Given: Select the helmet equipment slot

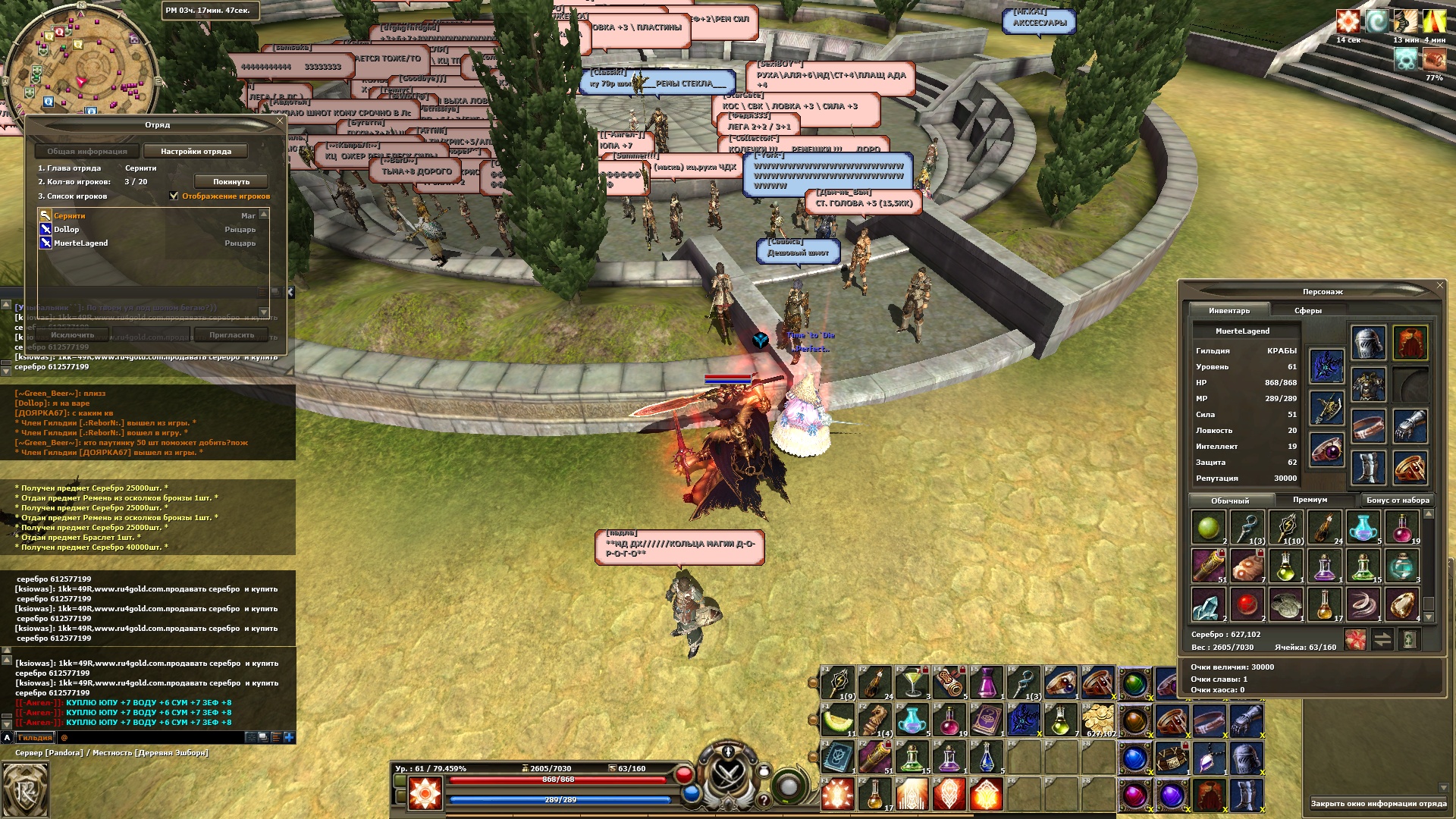Looking at the screenshot, I should (1368, 343).
